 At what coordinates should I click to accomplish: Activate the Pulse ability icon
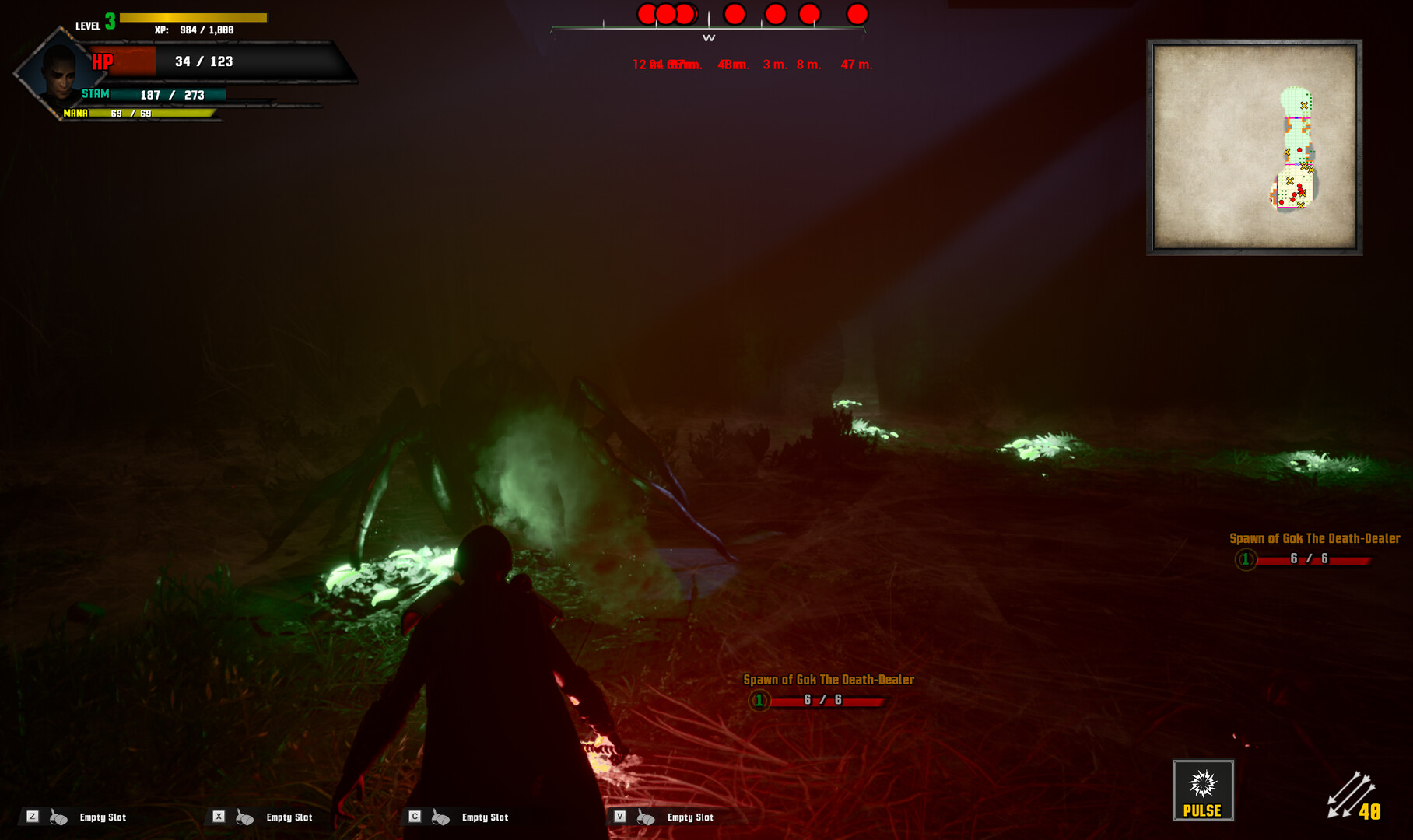click(x=1203, y=790)
